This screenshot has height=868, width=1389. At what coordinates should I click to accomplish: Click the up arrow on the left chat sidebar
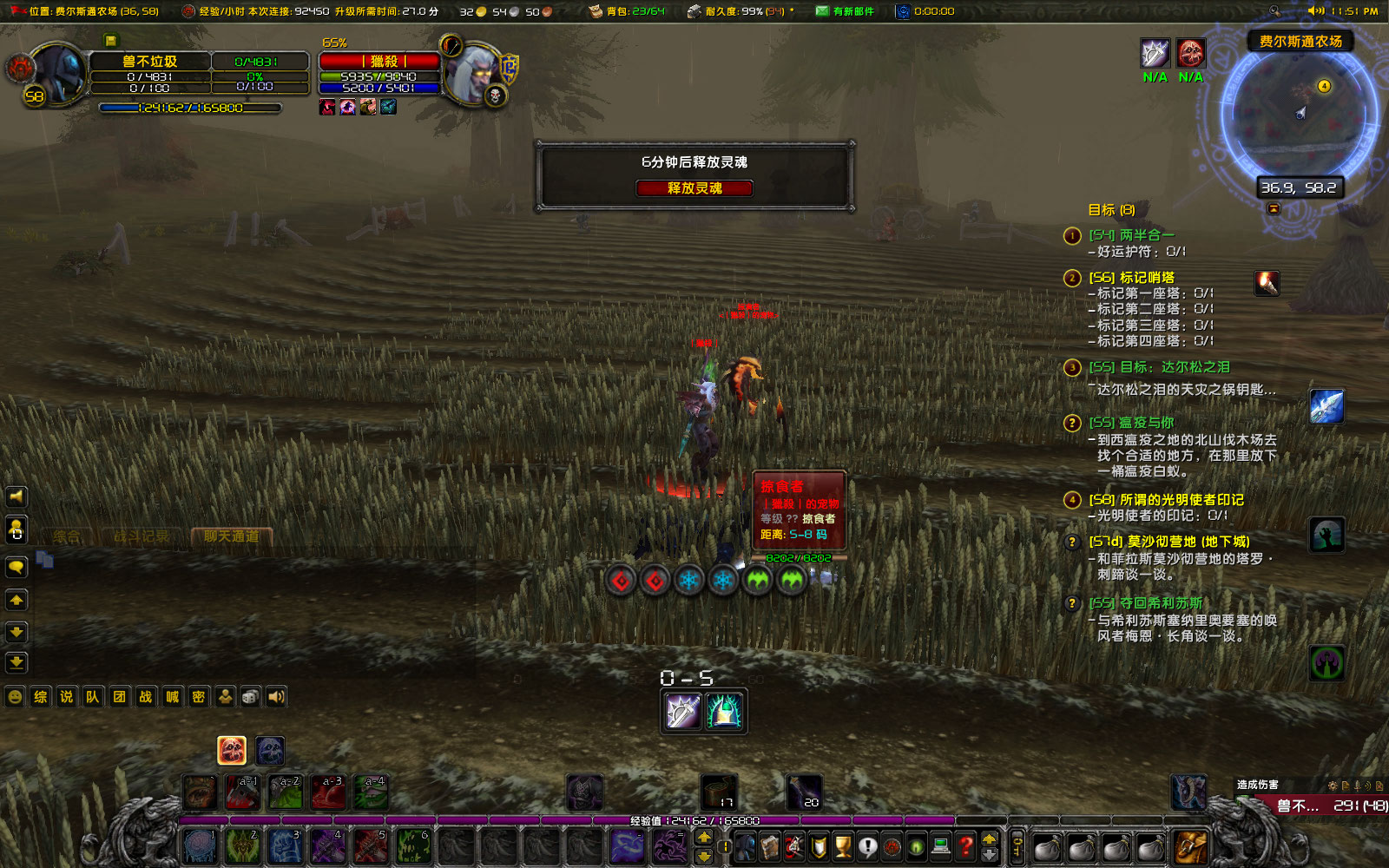coord(16,600)
